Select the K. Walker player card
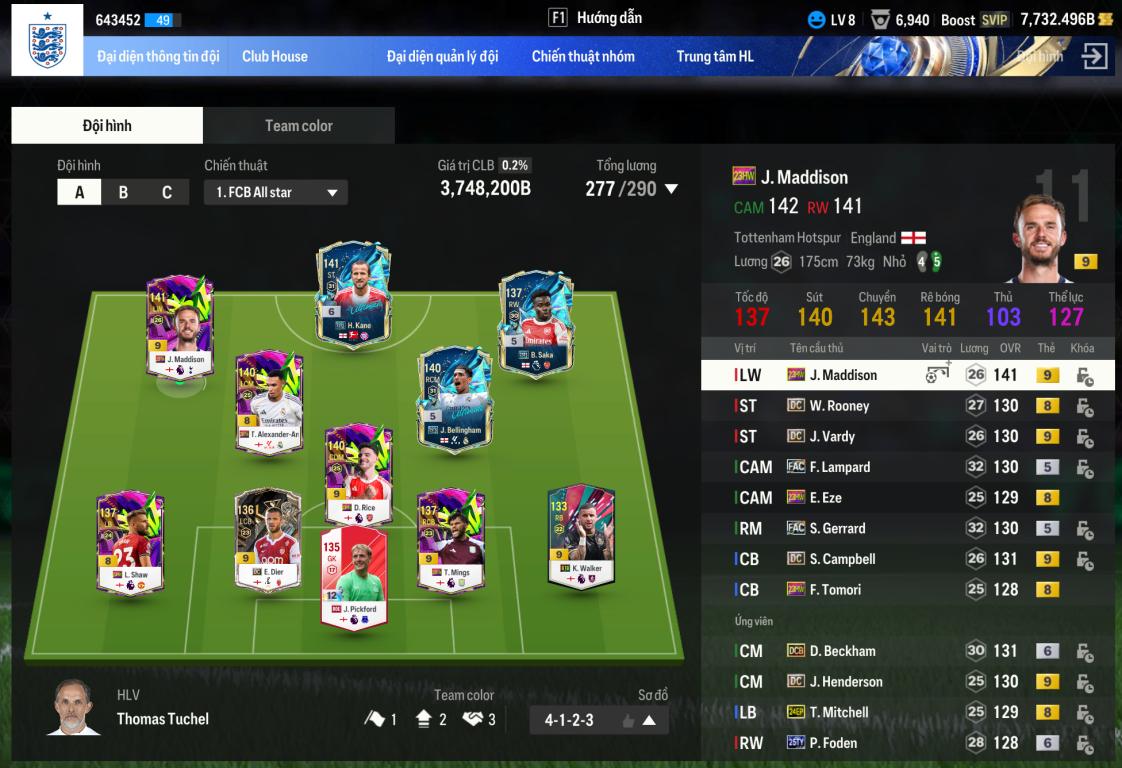The height and width of the screenshot is (768, 1122). tap(581, 537)
